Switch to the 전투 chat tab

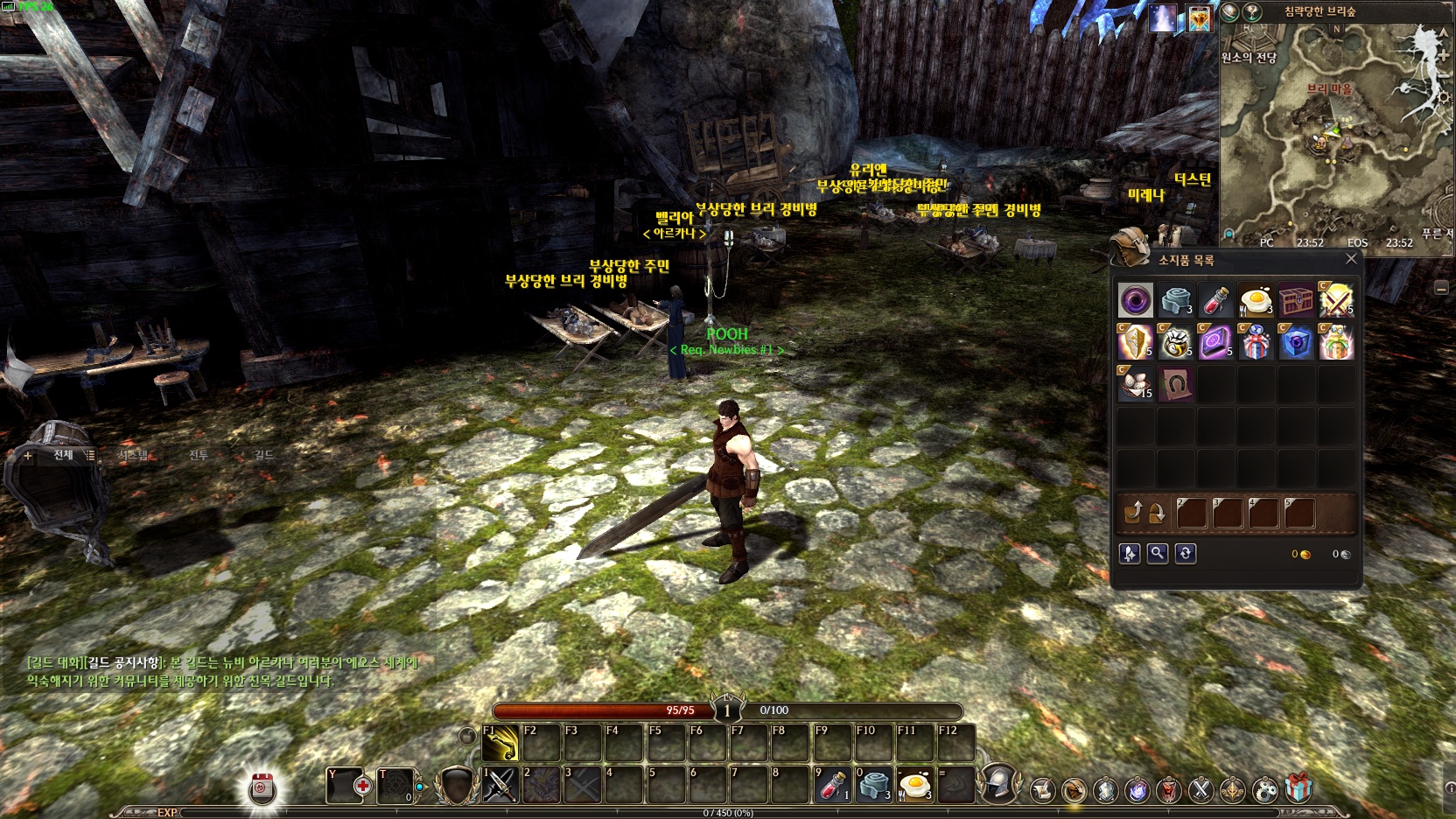pyautogui.click(x=199, y=455)
